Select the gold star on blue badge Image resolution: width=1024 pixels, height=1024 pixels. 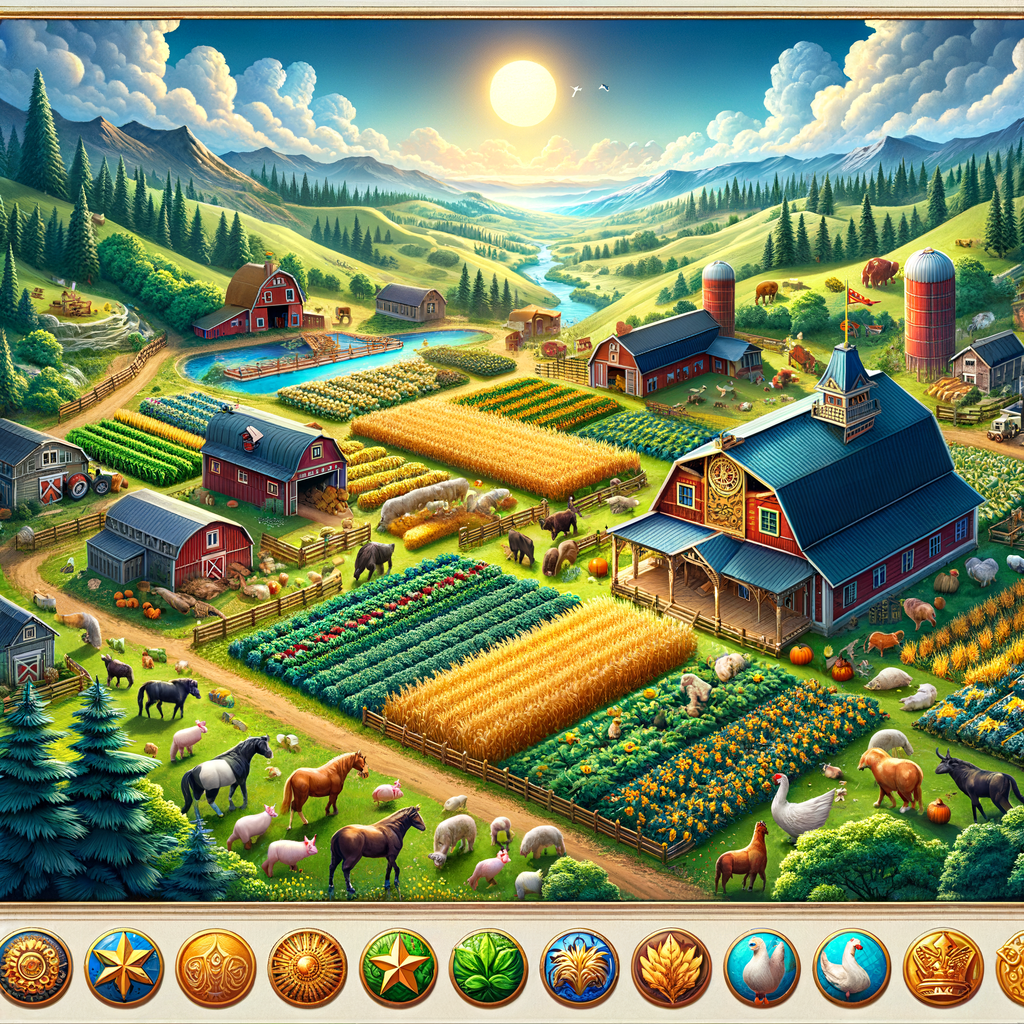124,967
